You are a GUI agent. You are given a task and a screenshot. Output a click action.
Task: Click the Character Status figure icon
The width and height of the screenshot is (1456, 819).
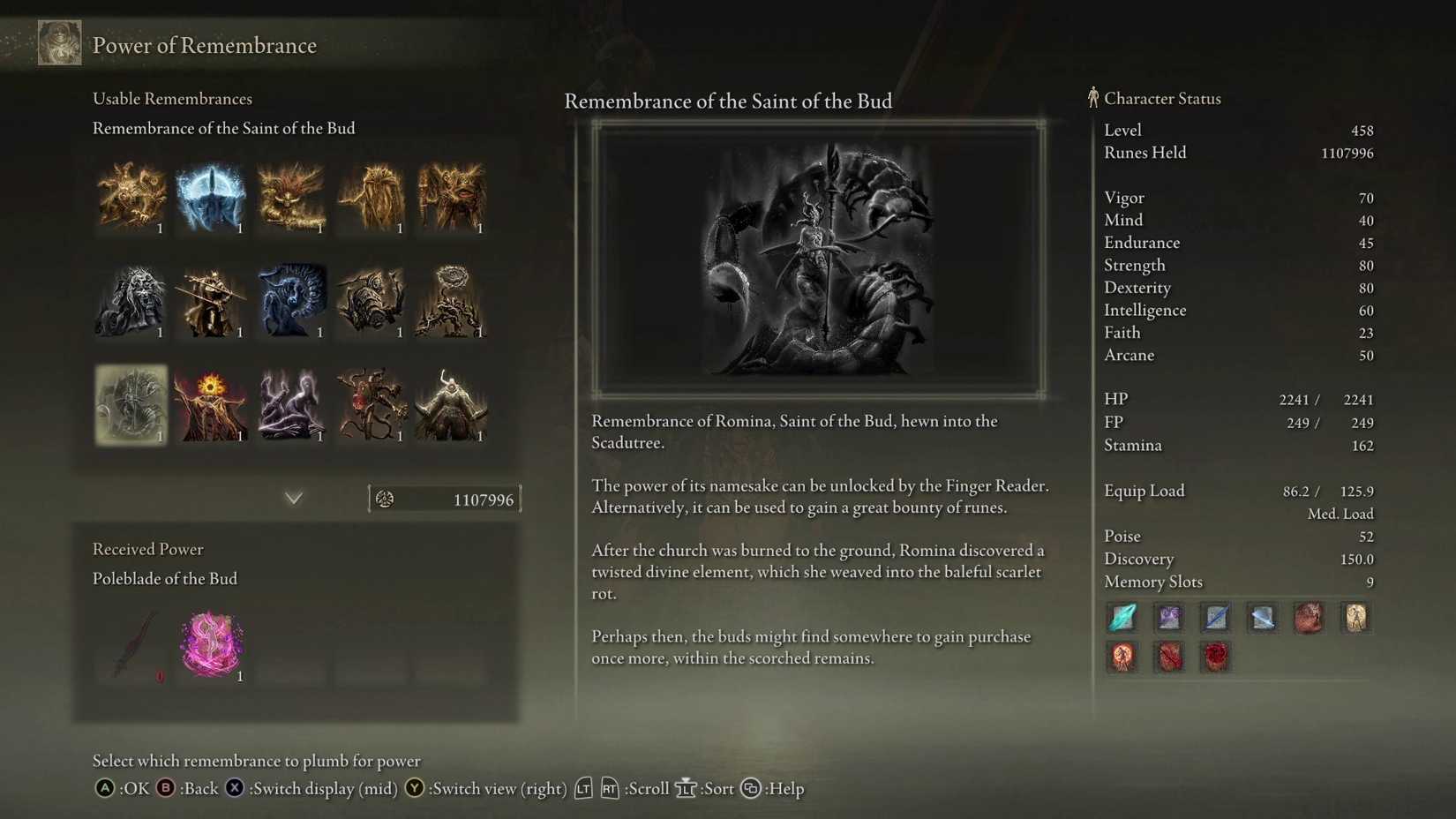click(x=1092, y=98)
